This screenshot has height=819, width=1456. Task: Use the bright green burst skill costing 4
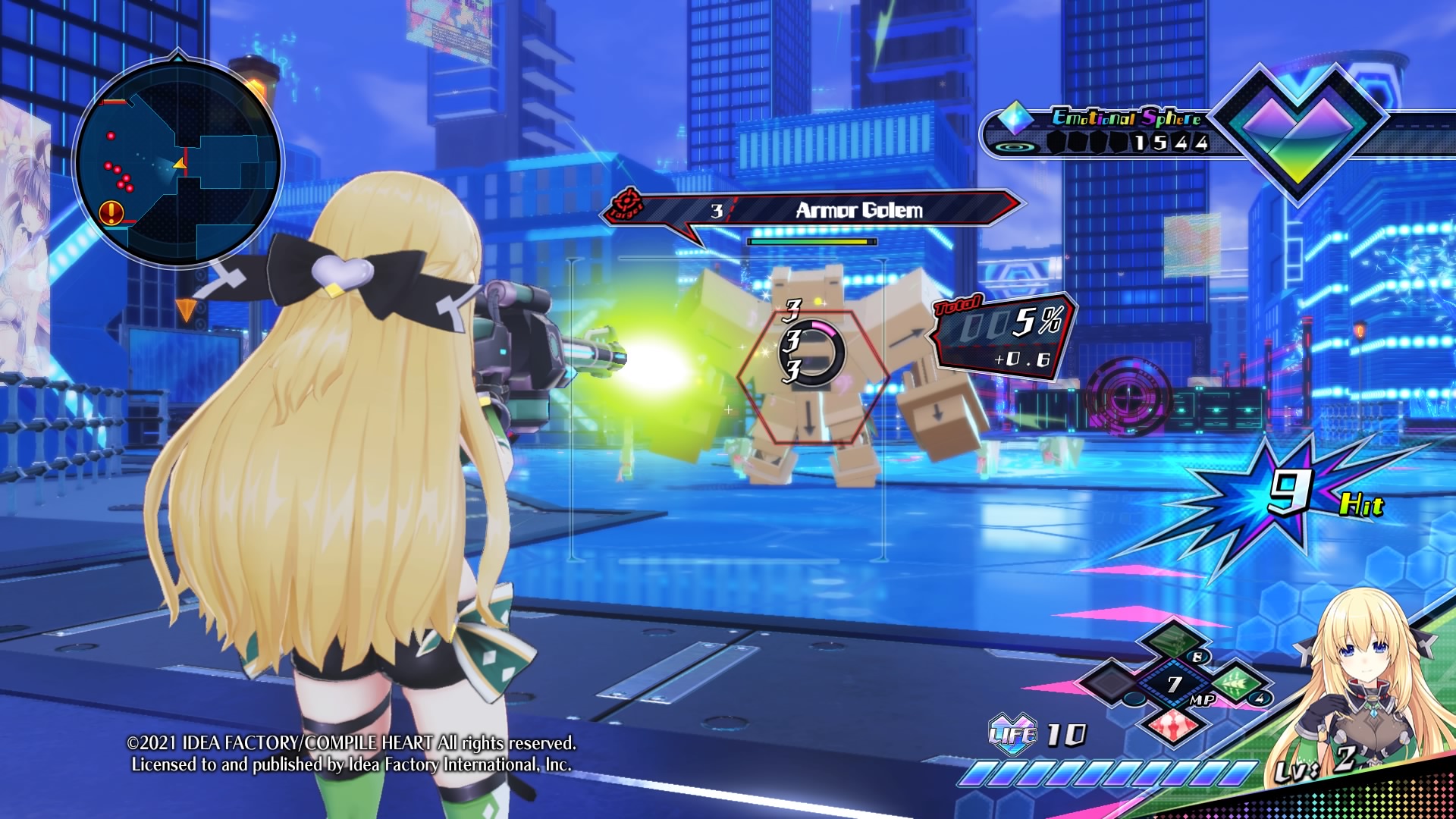1236,683
